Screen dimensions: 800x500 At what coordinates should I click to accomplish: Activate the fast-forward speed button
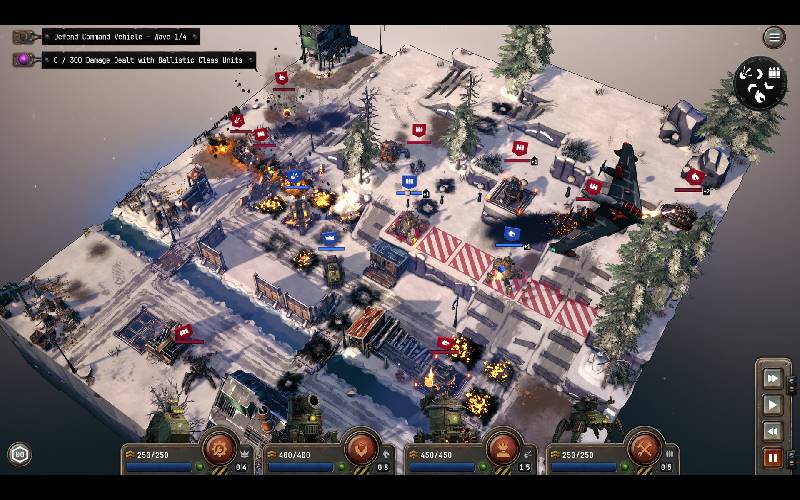pyautogui.click(x=772, y=378)
